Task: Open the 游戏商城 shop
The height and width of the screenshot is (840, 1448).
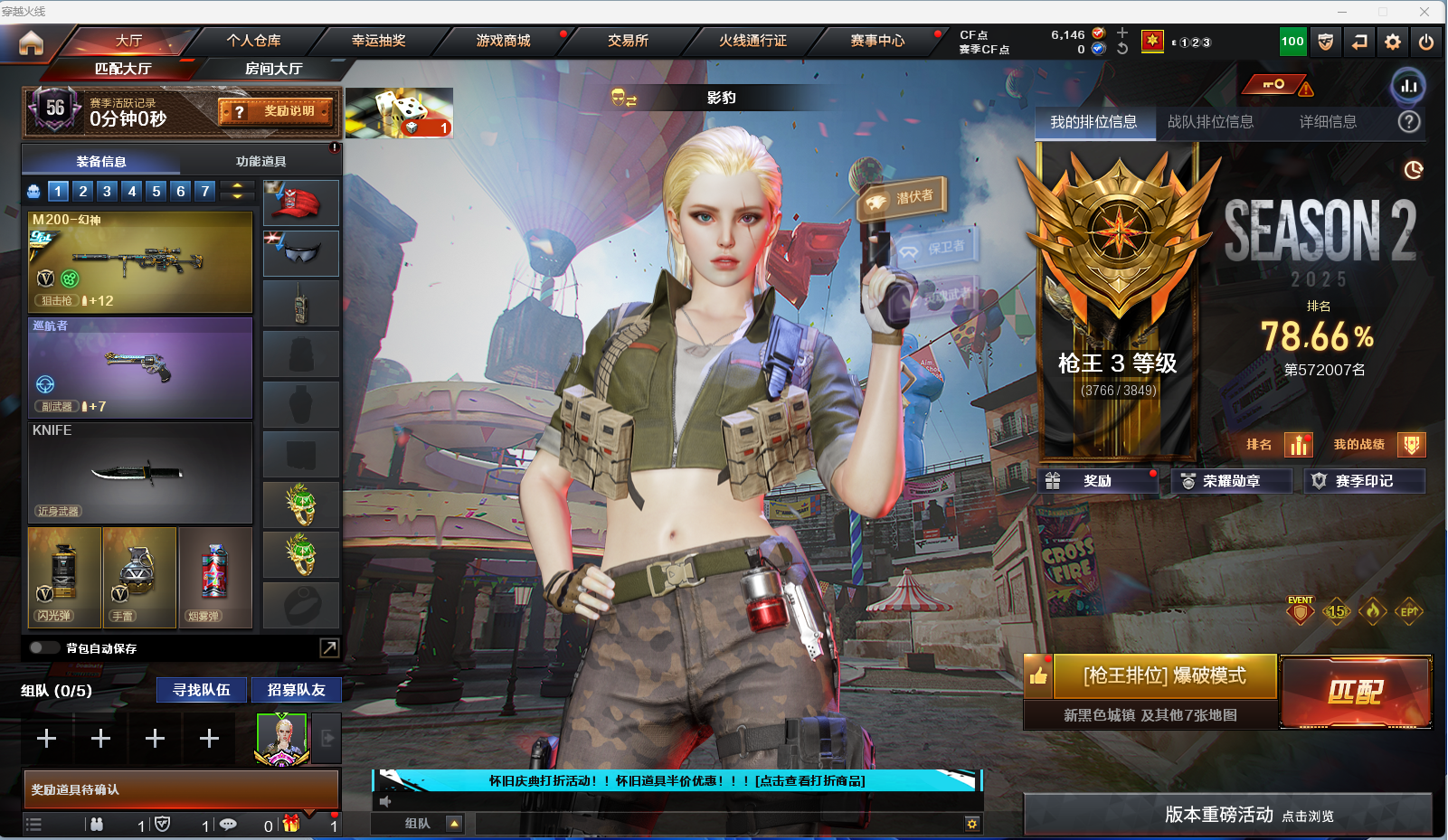Action: 503,41
